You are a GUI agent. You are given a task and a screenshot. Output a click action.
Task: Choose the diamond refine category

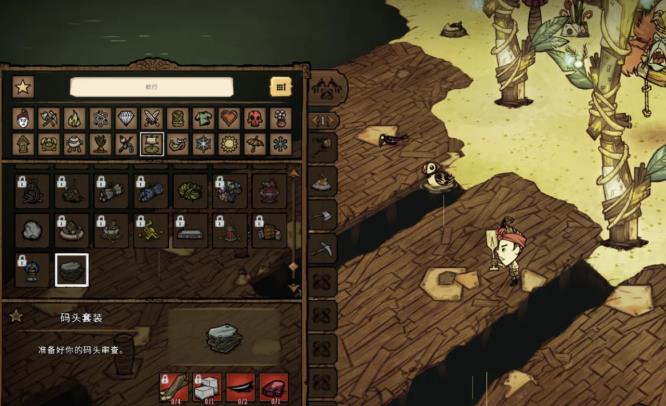coord(126,119)
